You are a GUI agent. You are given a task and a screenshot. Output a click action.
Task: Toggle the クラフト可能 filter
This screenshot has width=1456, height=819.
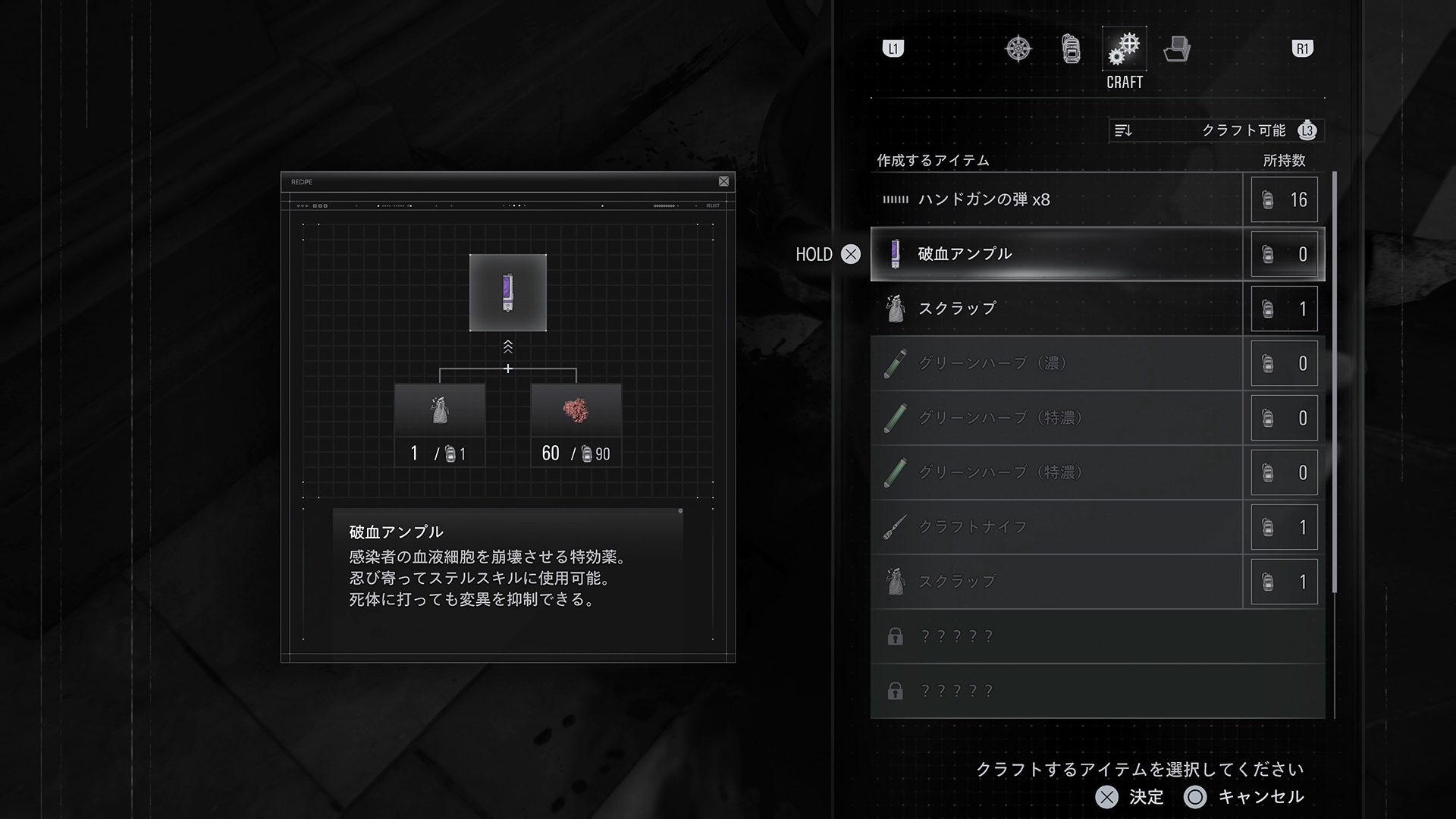point(1244,130)
